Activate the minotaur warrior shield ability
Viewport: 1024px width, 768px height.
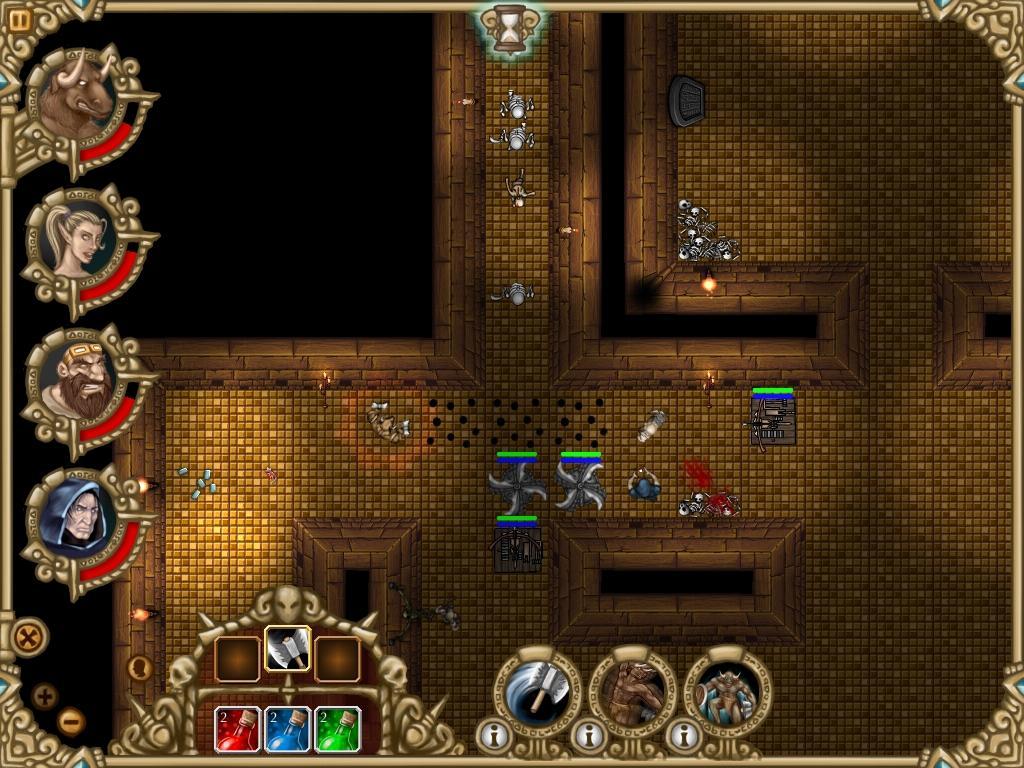click(x=726, y=691)
